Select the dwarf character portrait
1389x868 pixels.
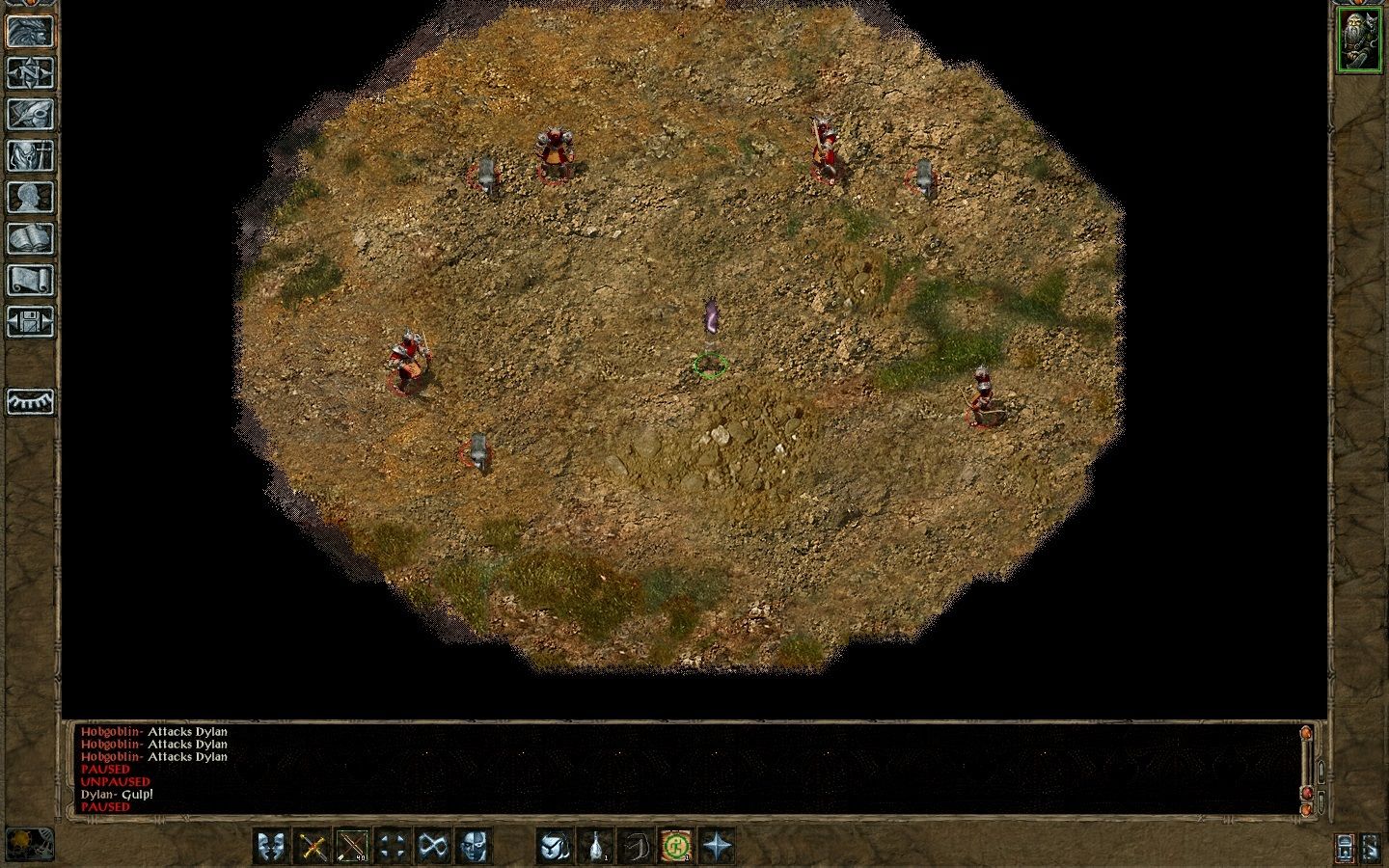(x=1360, y=39)
